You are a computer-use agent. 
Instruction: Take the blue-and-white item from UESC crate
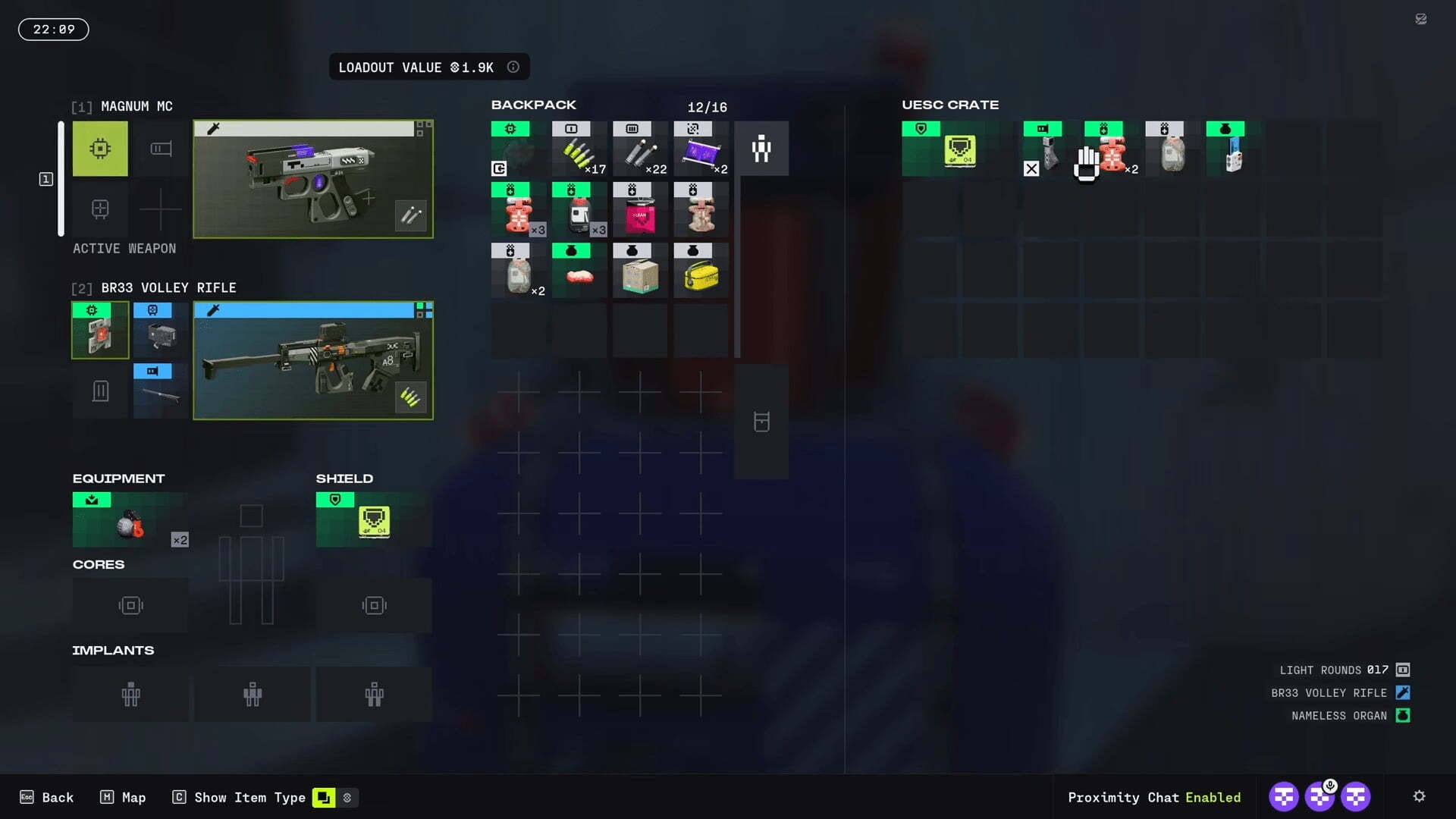coord(1232,149)
